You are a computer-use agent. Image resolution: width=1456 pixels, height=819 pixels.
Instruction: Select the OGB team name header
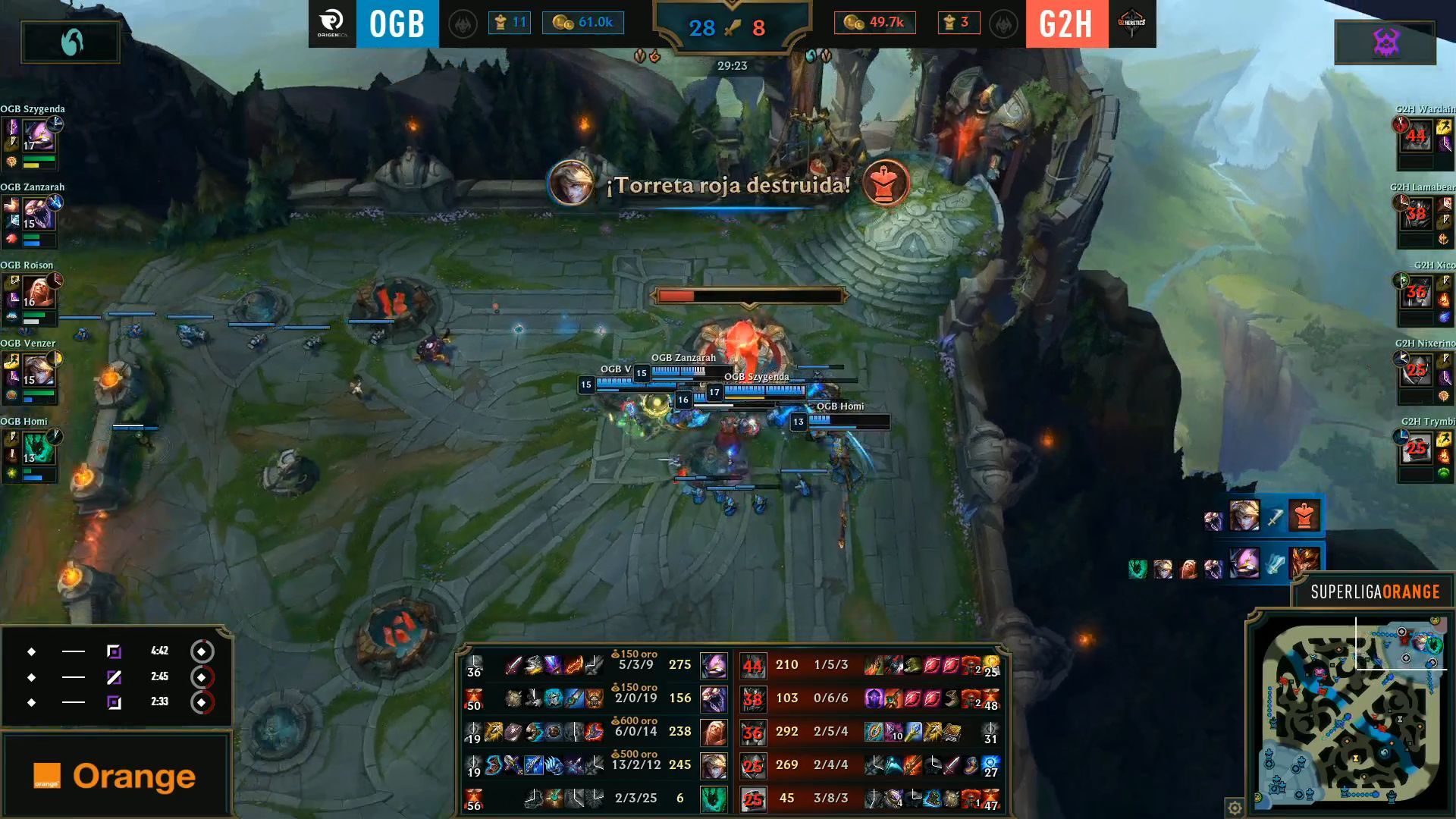(397, 23)
